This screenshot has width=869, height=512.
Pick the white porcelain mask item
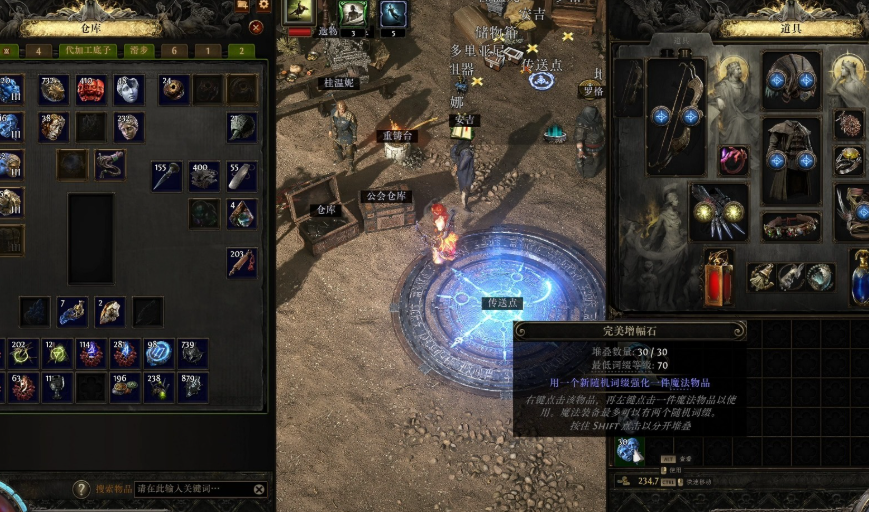129,90
